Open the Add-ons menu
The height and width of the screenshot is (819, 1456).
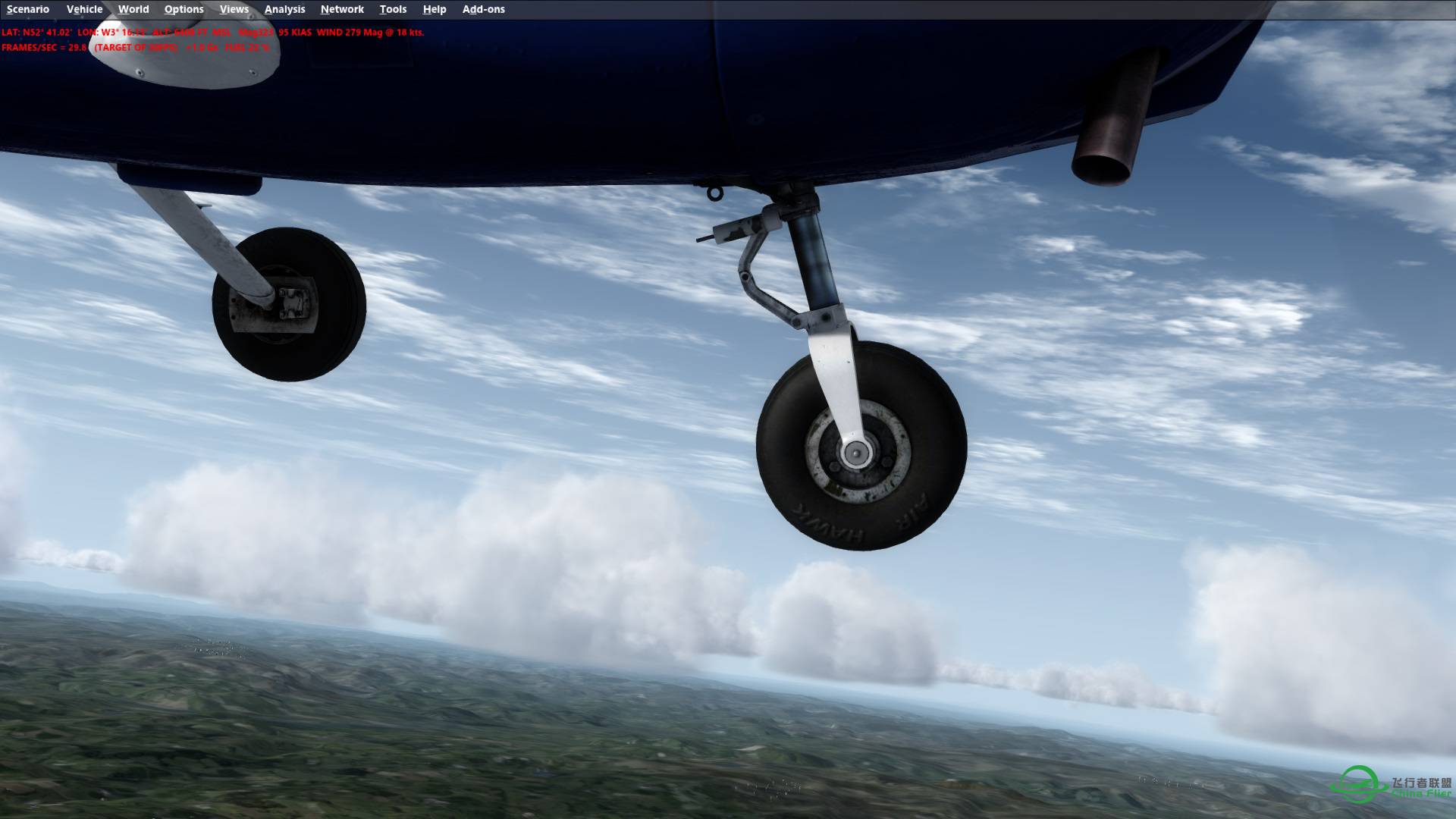point(482,9)
